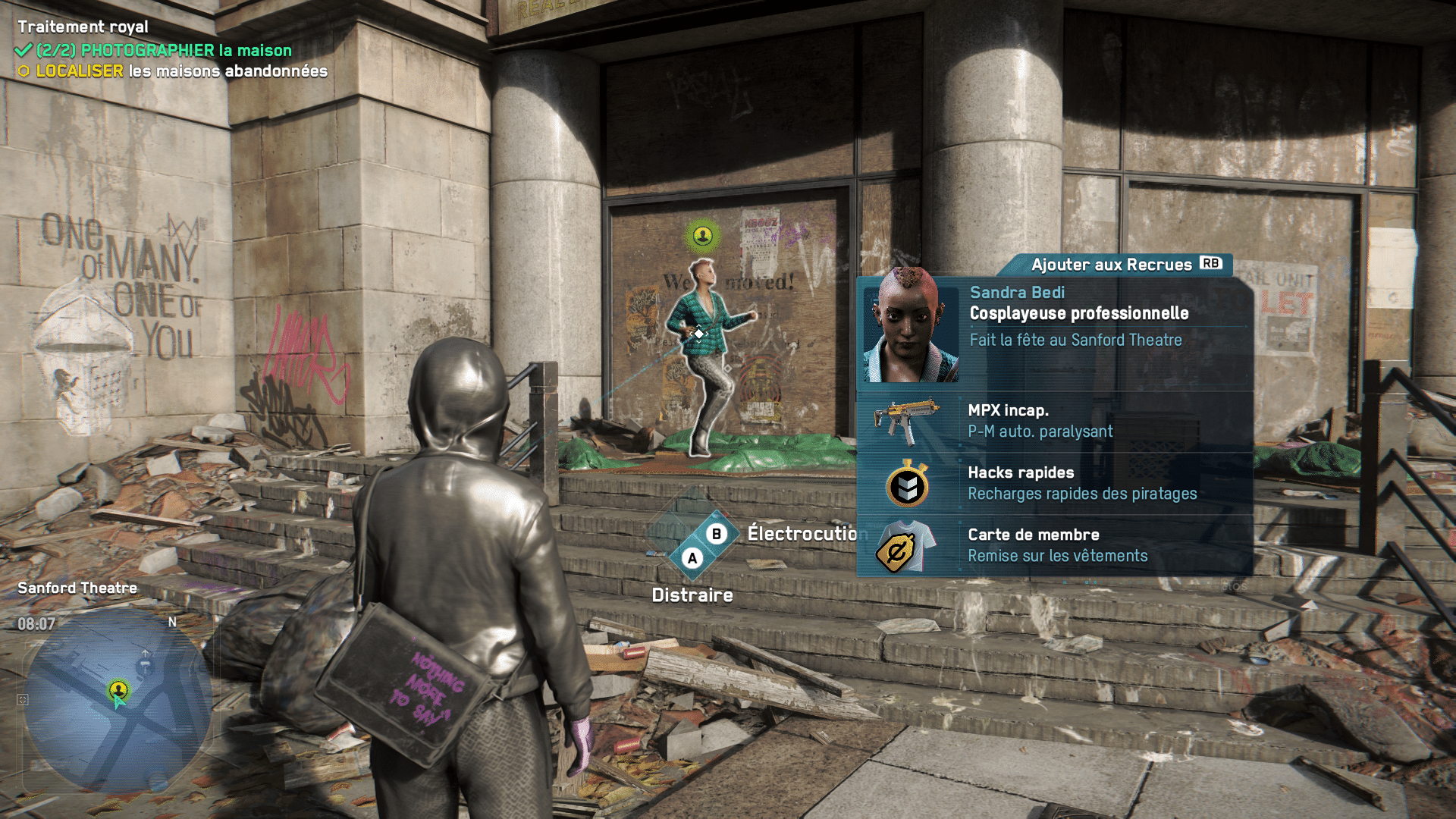Select the MPX incap. weapon row
Screen dimensions: 1456x819
[x=1054, y=422]
